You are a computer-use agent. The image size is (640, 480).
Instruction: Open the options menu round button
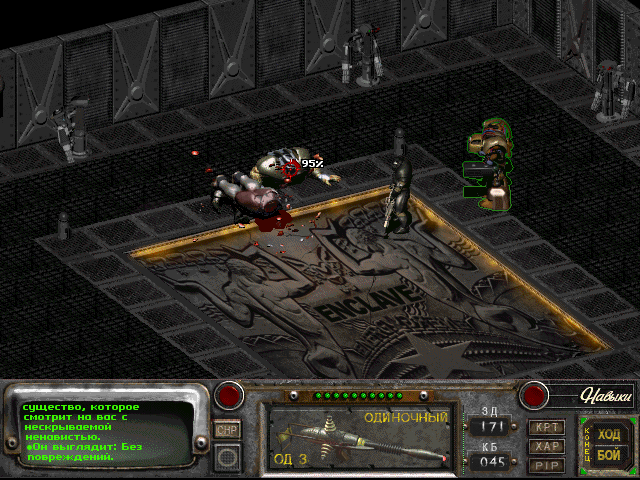click(228, 457)
